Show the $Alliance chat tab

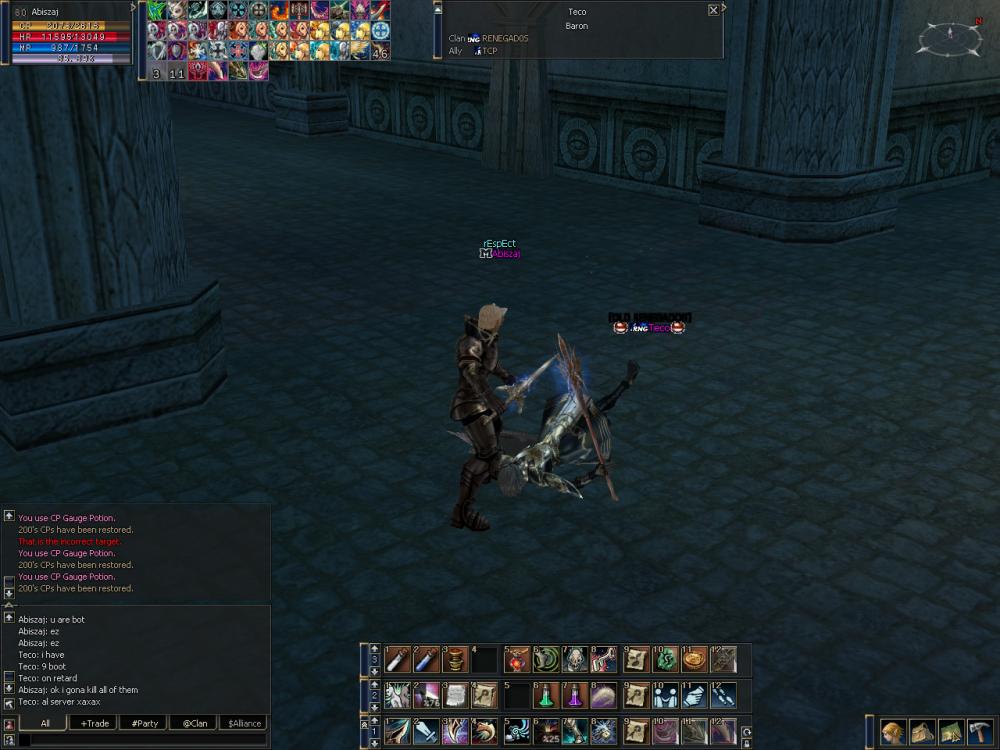coord(244,723)
